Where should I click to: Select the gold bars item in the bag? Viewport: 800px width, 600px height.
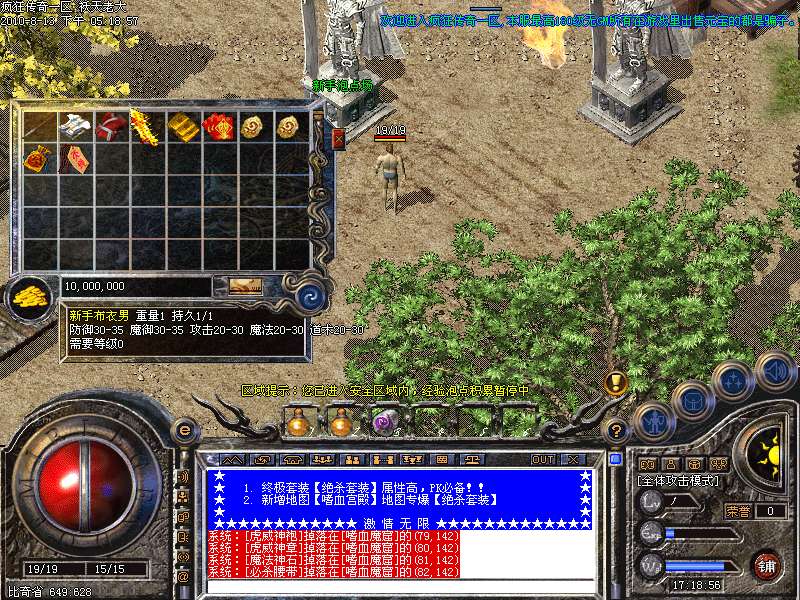click(182, 127)
